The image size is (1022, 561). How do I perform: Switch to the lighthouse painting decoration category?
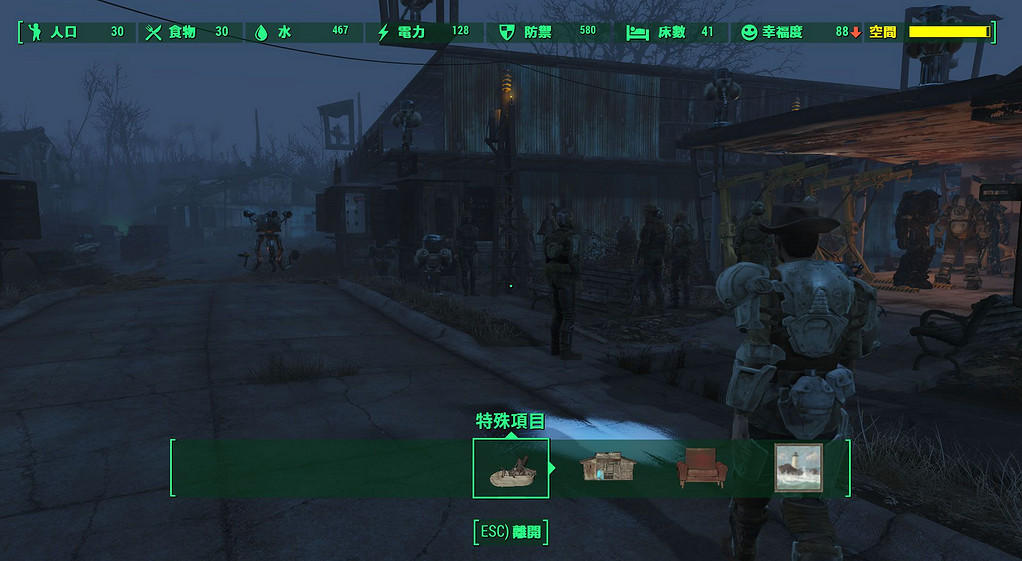click(798, 468)
